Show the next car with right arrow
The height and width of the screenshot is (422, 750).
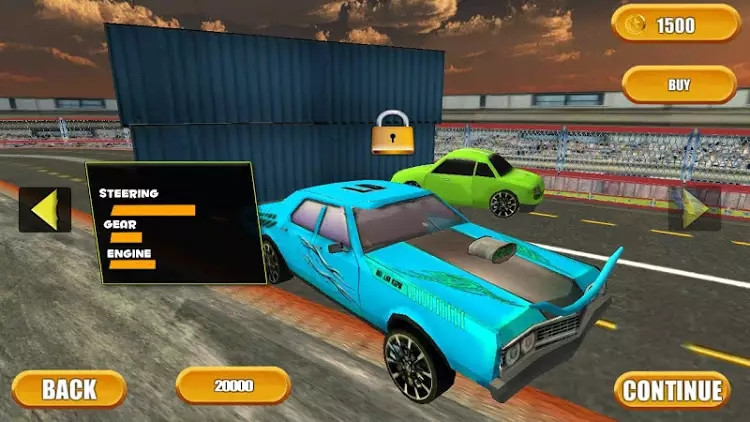694,209
